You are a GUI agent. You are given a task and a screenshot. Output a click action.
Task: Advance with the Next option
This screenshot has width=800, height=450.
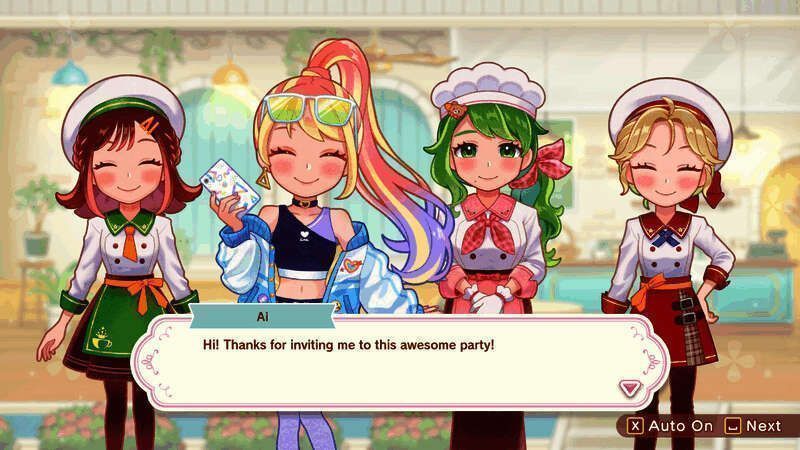754,426
